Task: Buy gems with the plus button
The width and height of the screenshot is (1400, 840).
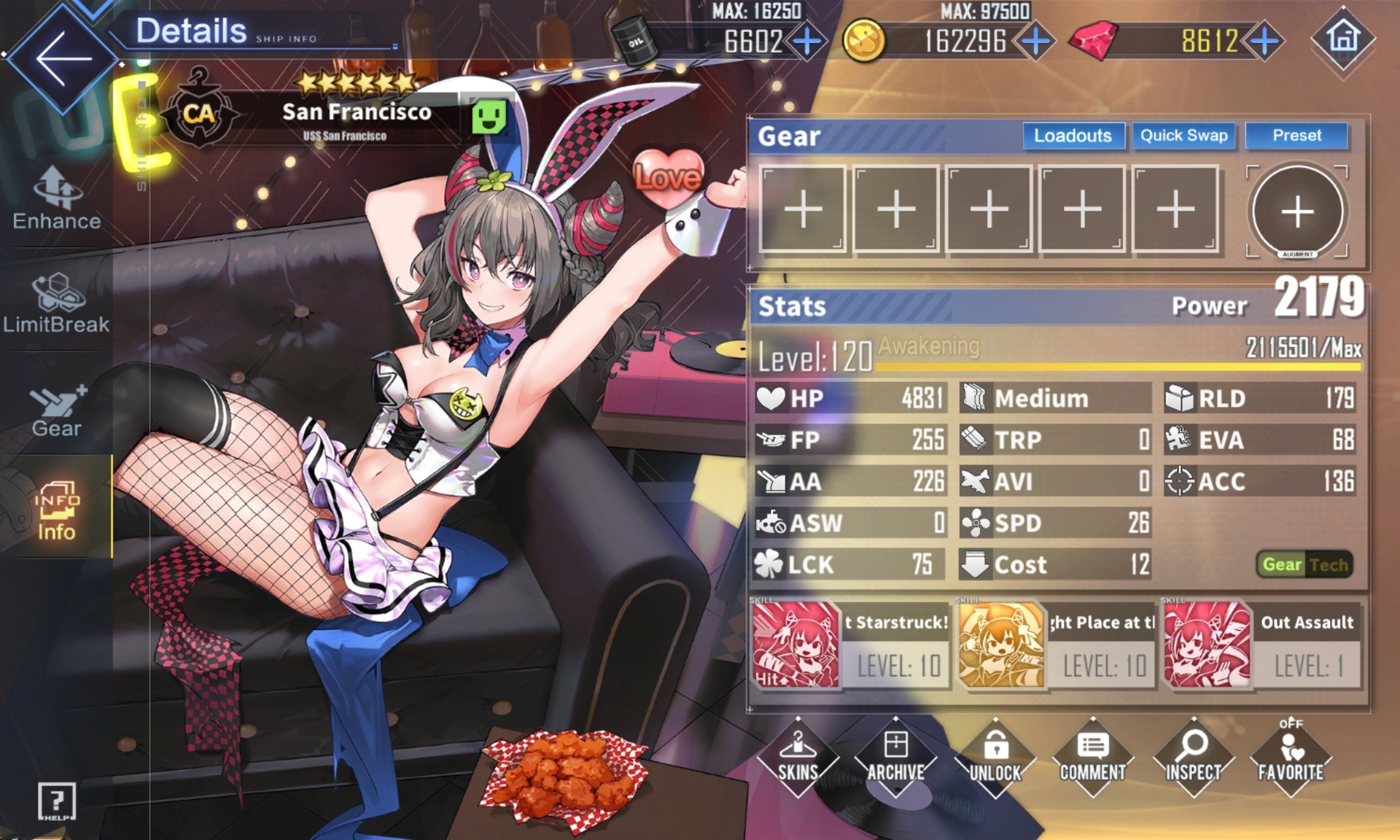Action: [1265, 42]
